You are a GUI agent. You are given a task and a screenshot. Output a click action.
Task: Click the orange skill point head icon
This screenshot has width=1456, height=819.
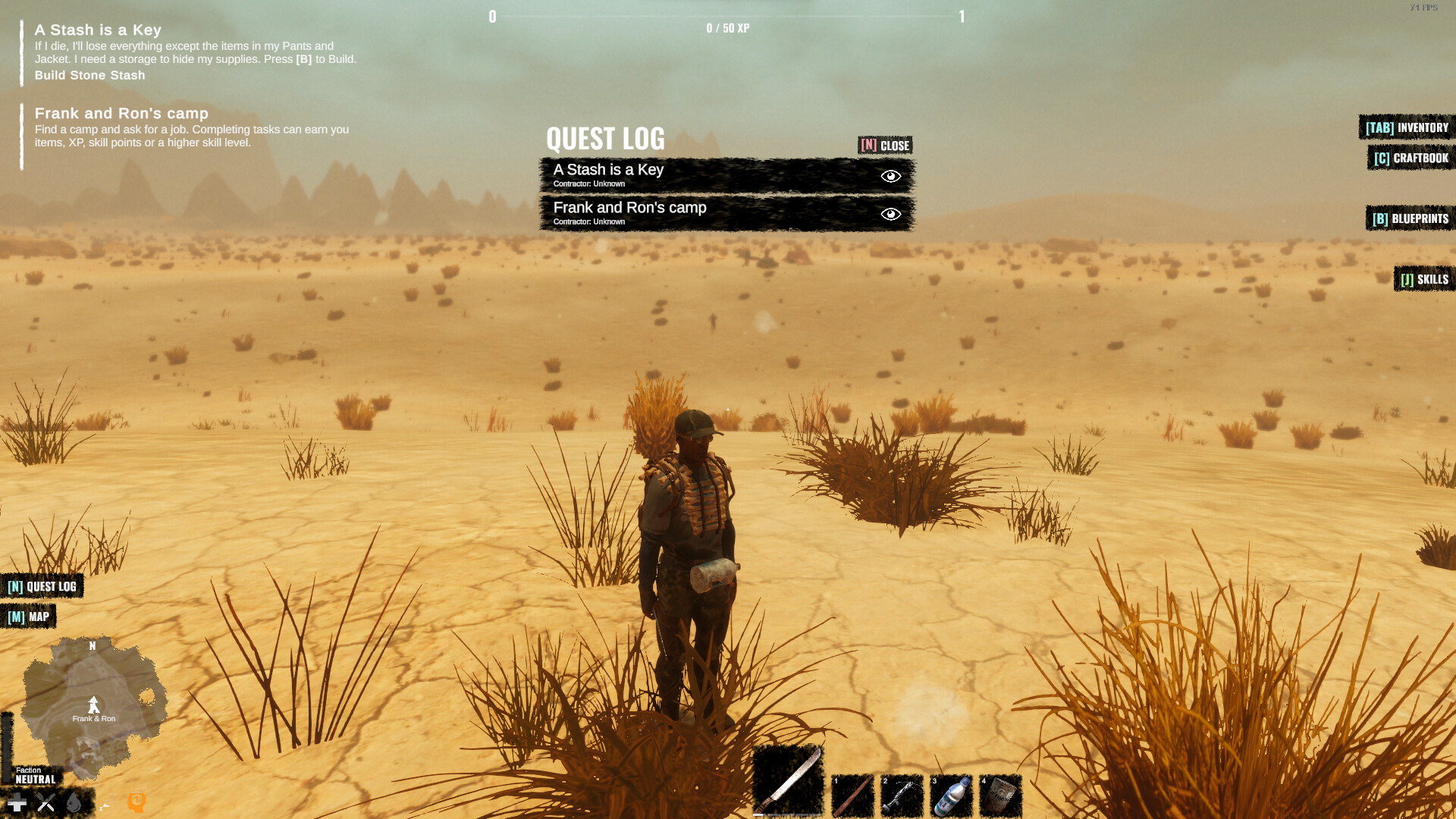pyautogui.click(x=135, y=801)
